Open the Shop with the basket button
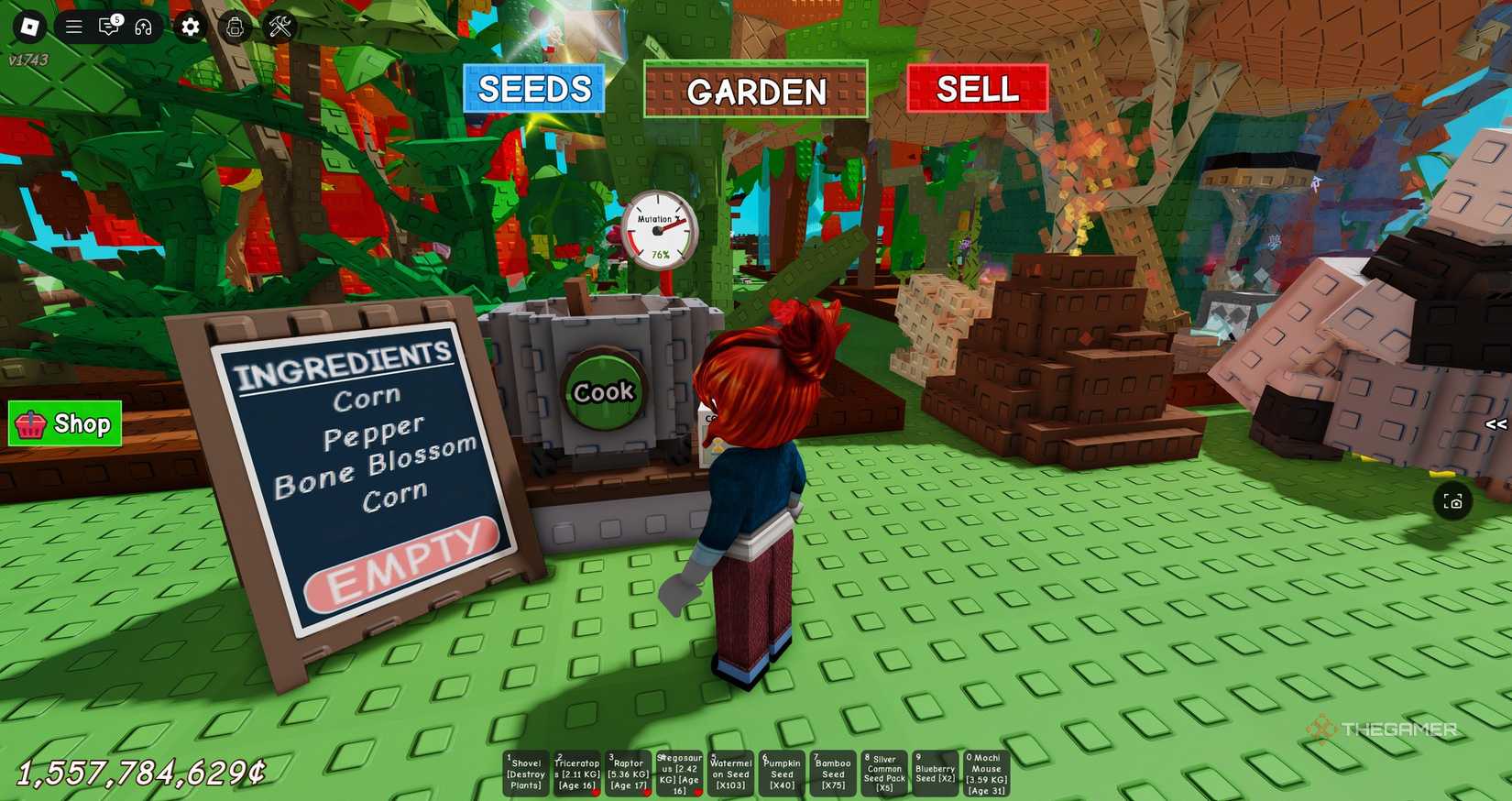Viewport: 1512px width, 801px height. pyautogui.click(x=64, y=423)
